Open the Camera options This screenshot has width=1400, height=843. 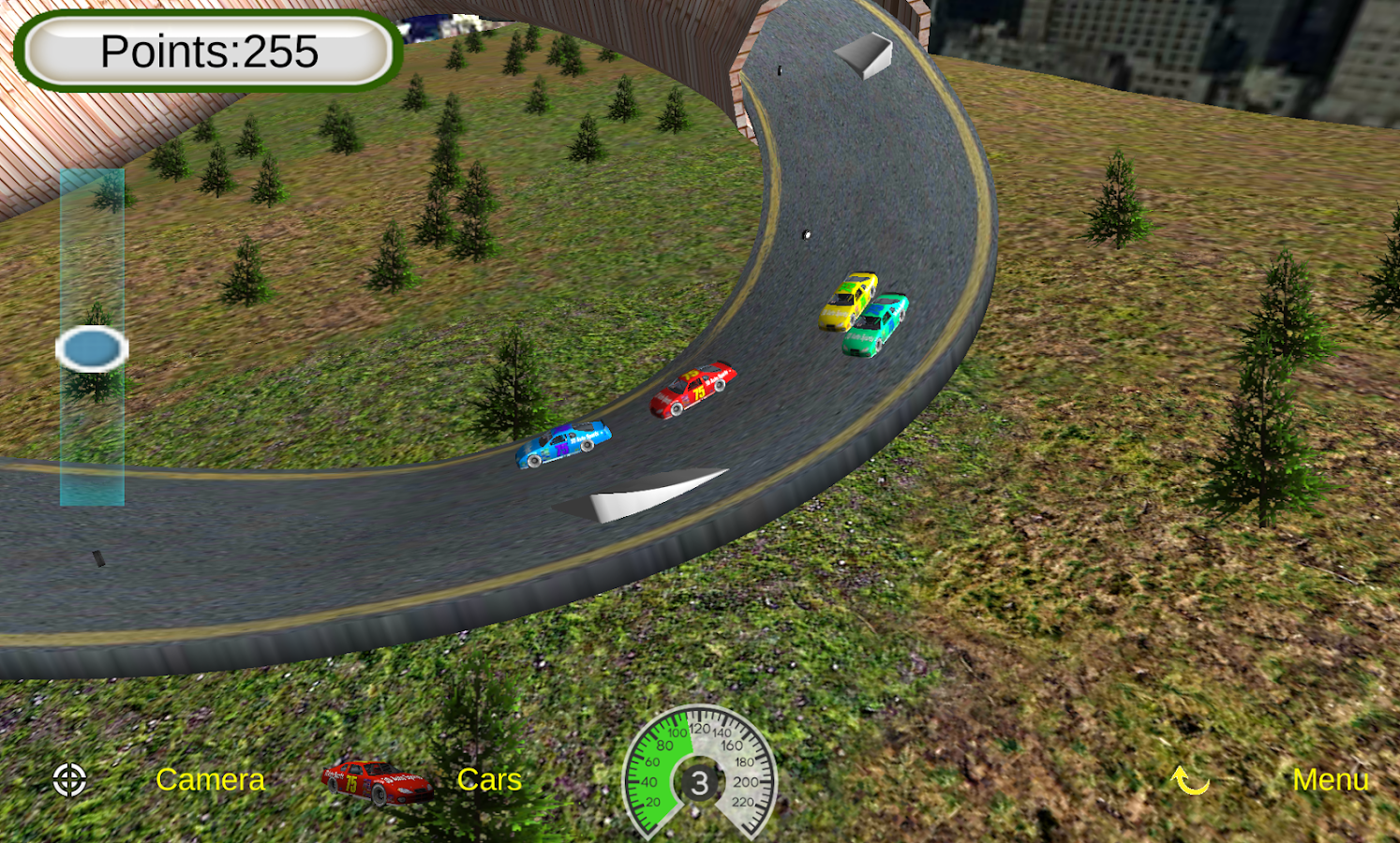211,779
